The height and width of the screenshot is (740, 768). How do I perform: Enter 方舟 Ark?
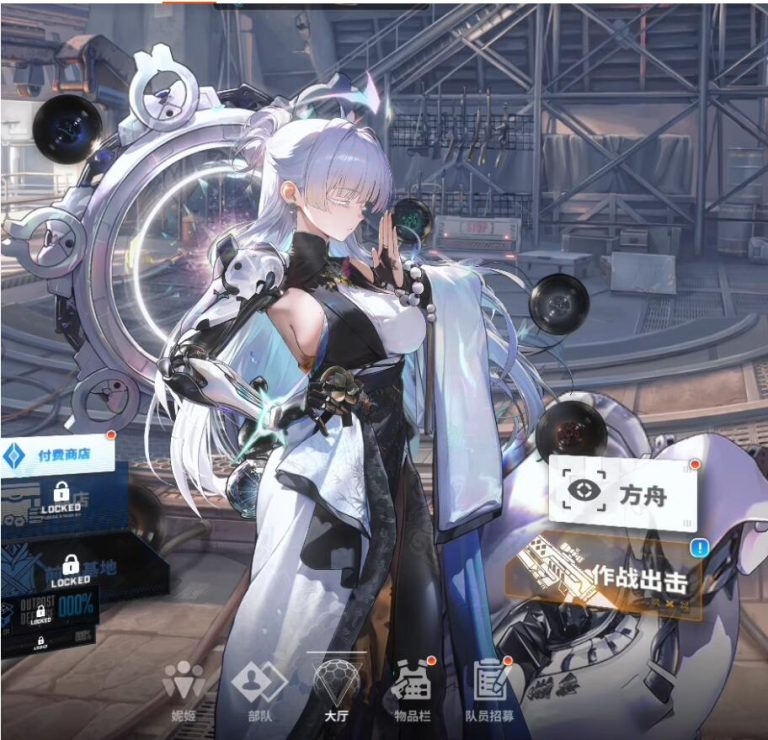(x=622, y=492)
